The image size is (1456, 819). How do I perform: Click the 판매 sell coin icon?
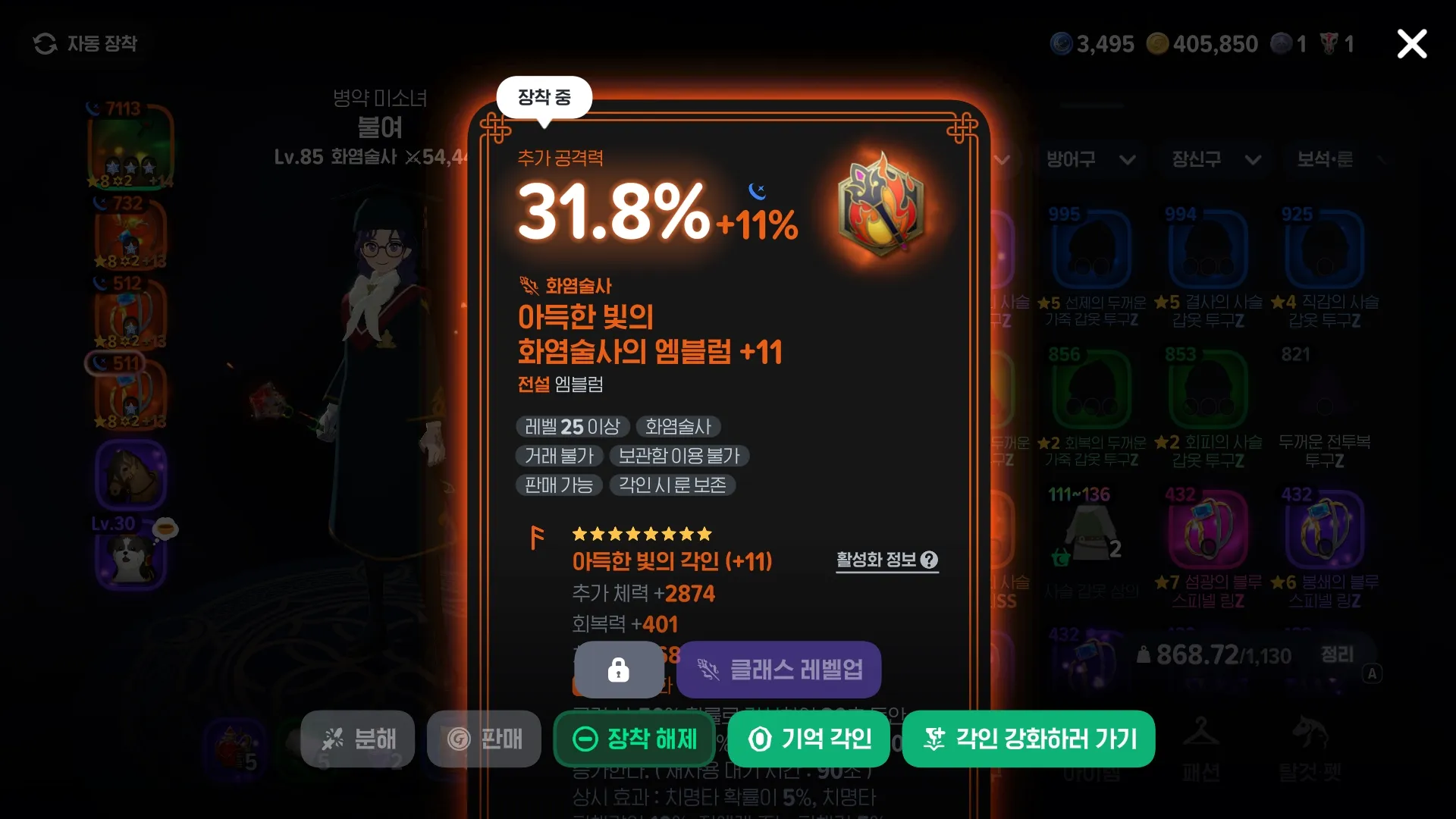(459, 739)
